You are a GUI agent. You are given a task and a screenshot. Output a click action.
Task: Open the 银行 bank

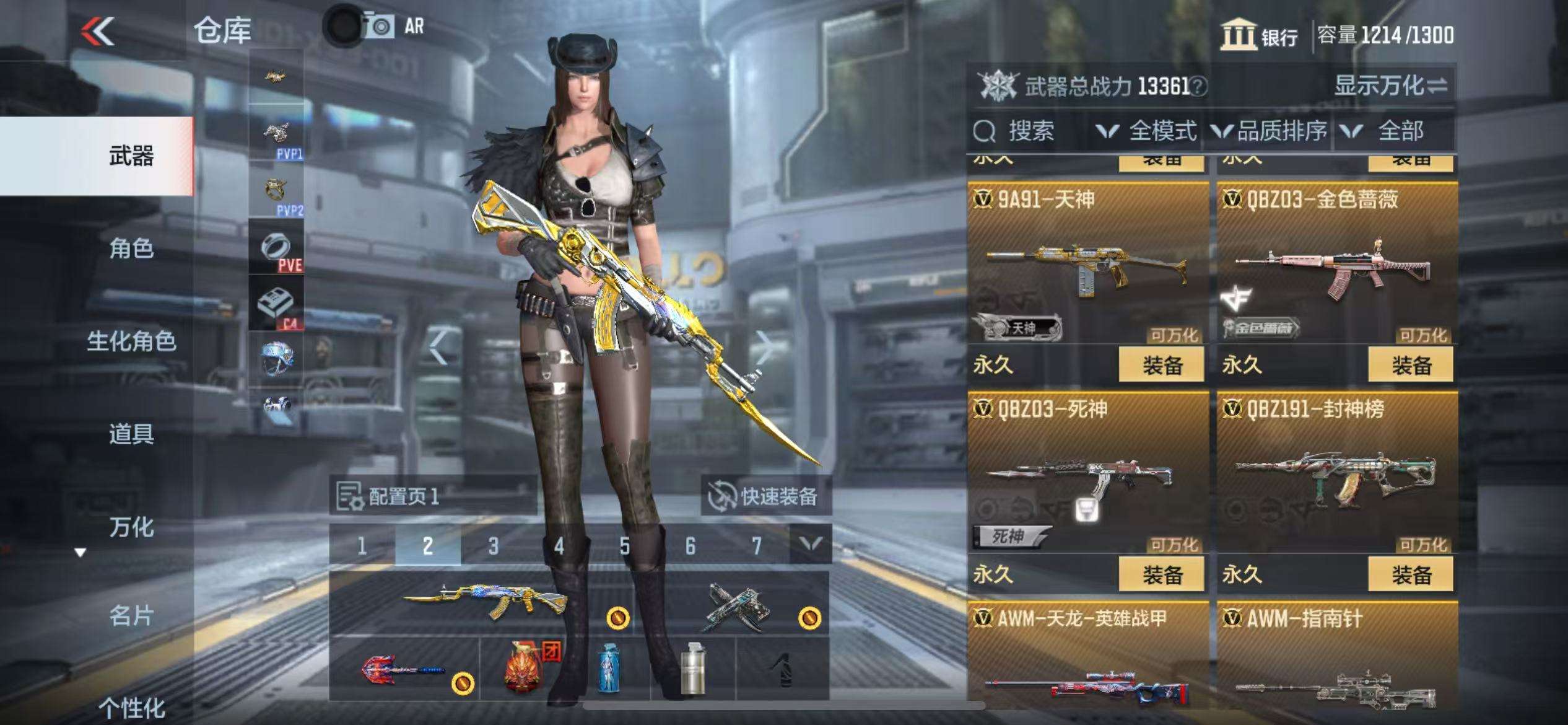1259,35
